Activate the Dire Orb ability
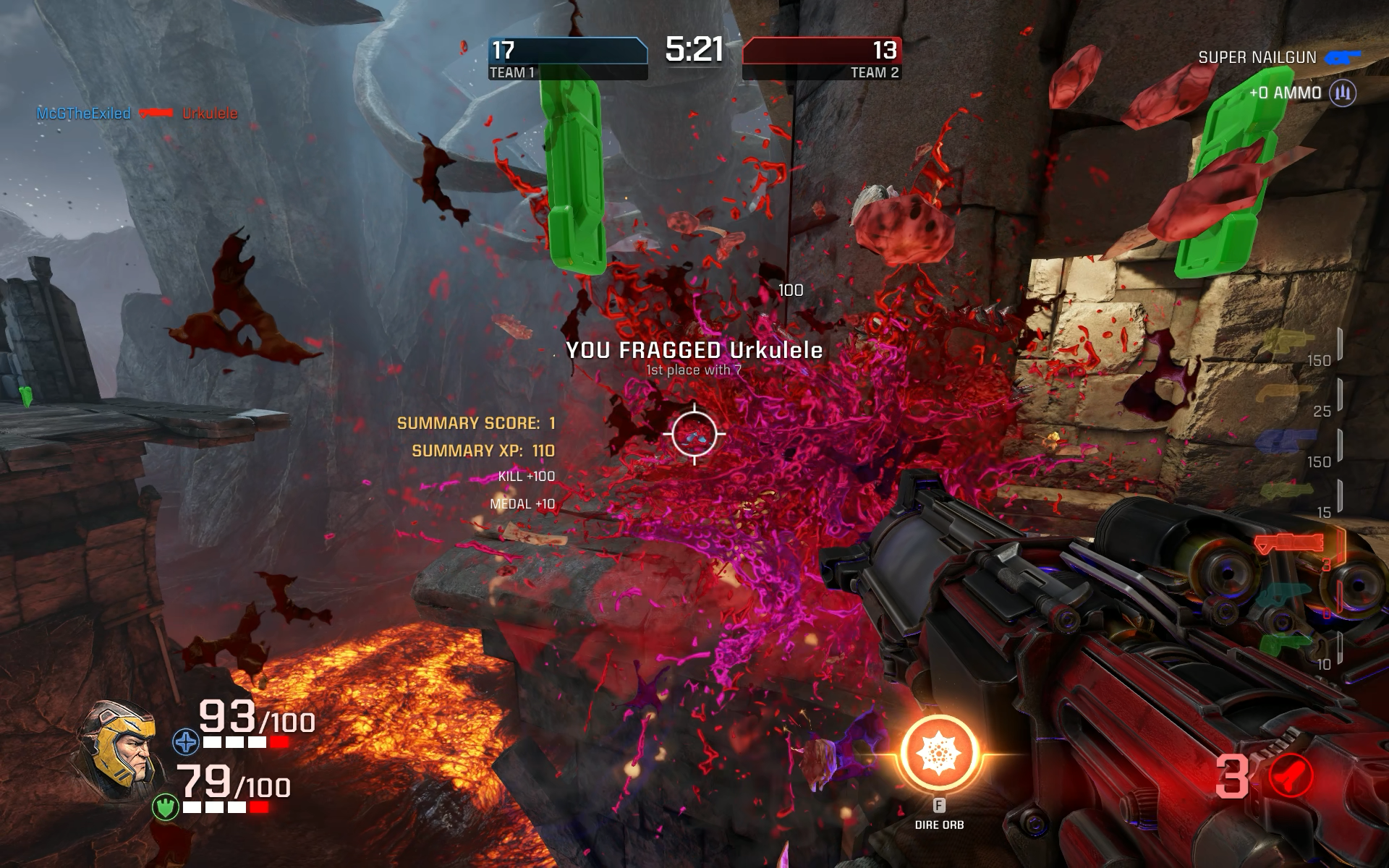This screenshot has height=868, width=1389. click(x=939, y=754)
